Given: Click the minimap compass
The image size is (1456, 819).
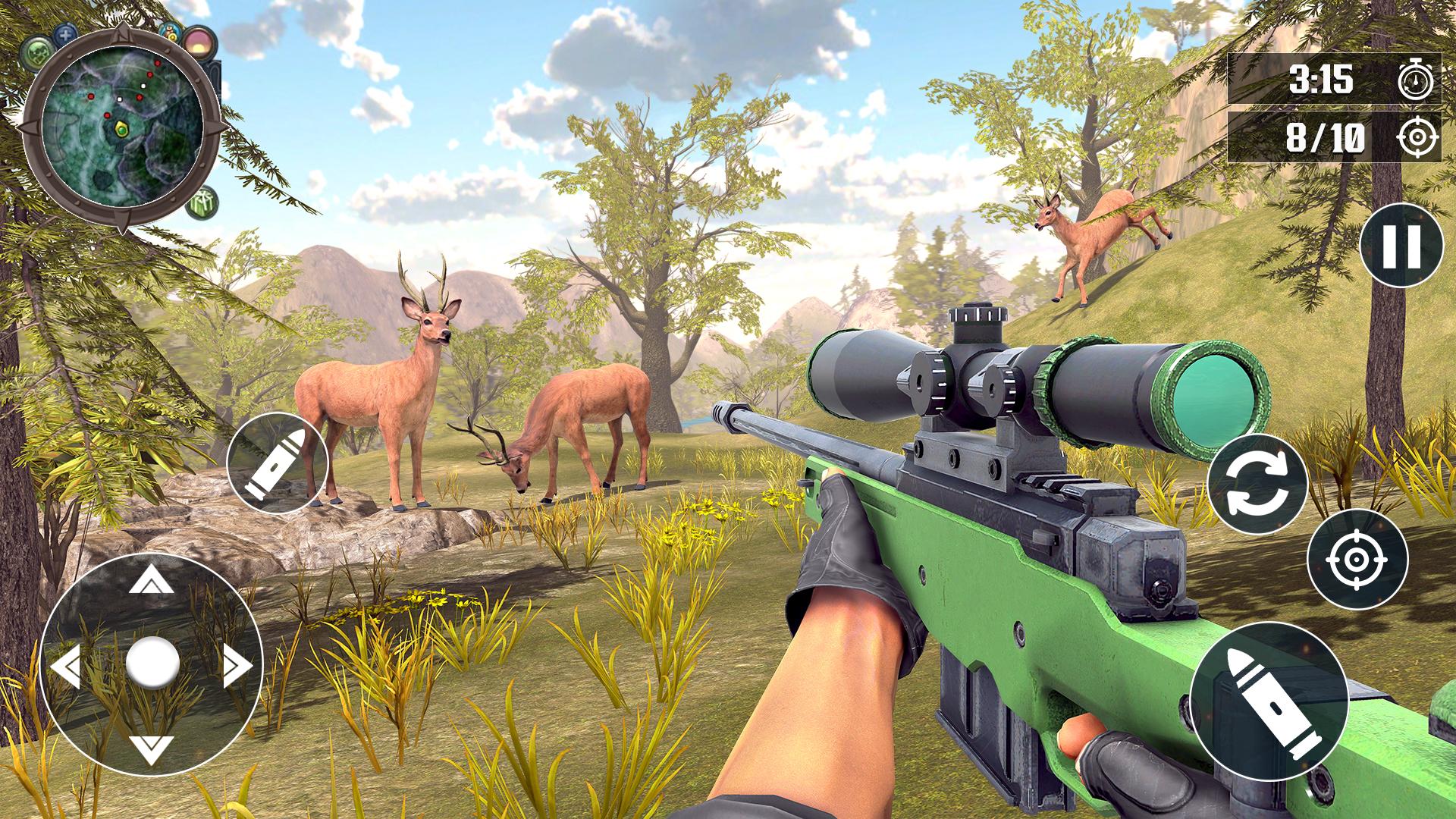Looking at the screenshot, I should tap(122, 125).
